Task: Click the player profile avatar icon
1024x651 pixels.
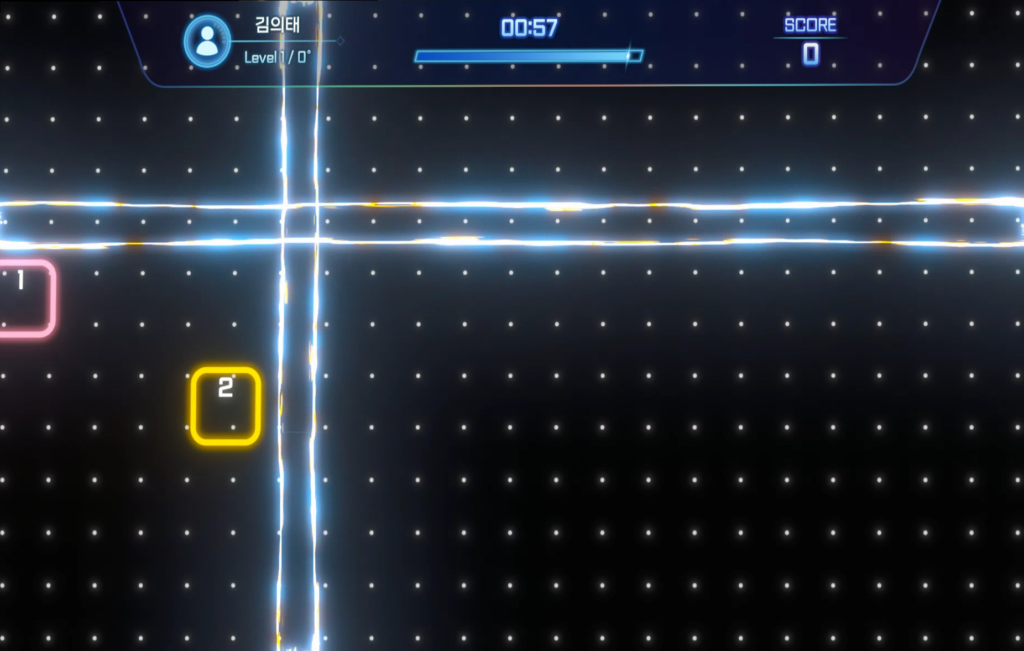Action: click(x=207, y=41)
